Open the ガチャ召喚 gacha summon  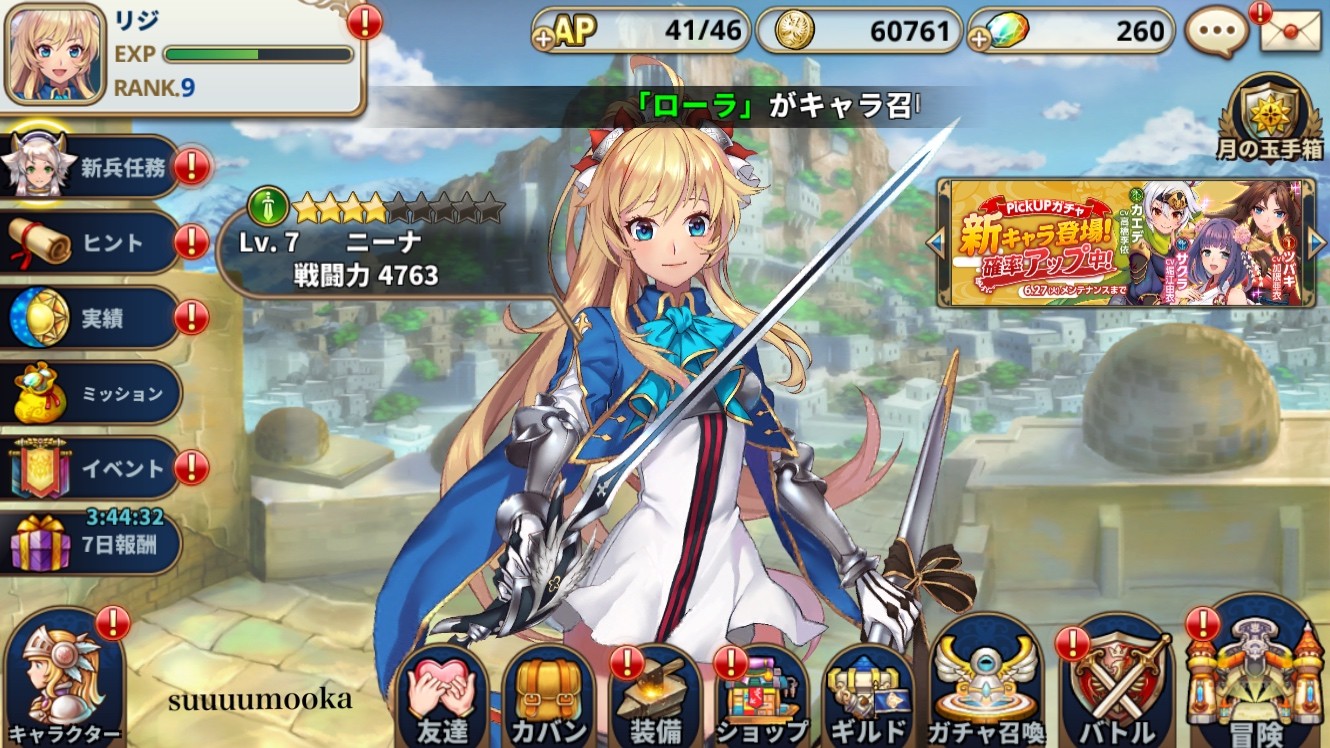[x=987, y=690]
